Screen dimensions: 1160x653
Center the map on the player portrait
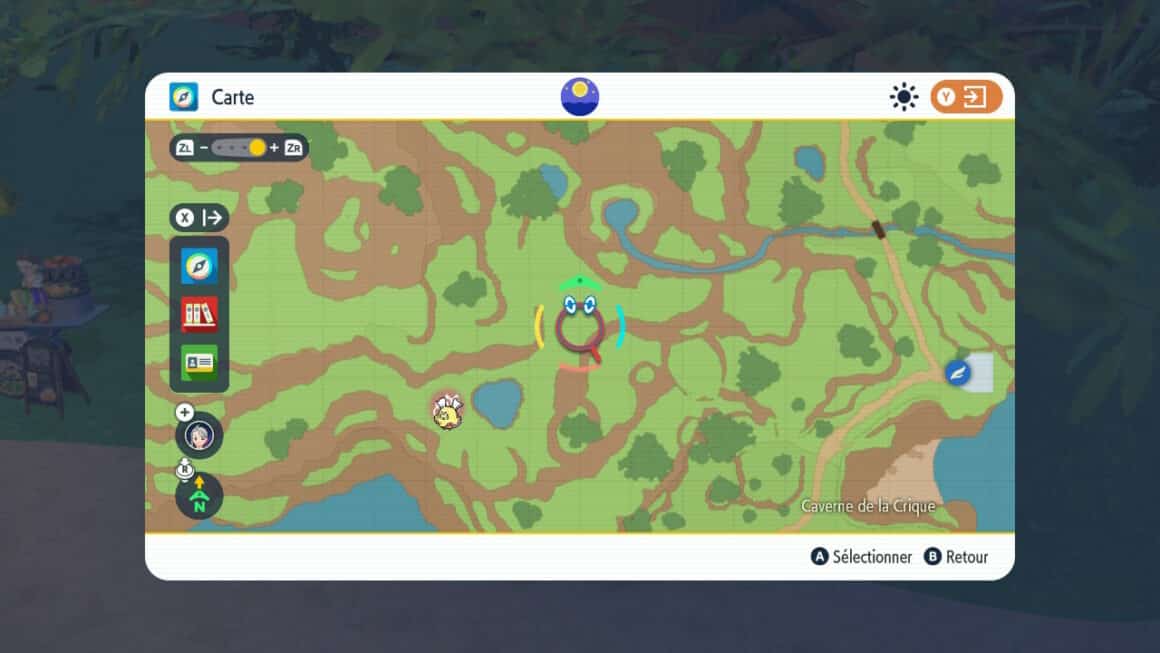[x=199, y=437]
